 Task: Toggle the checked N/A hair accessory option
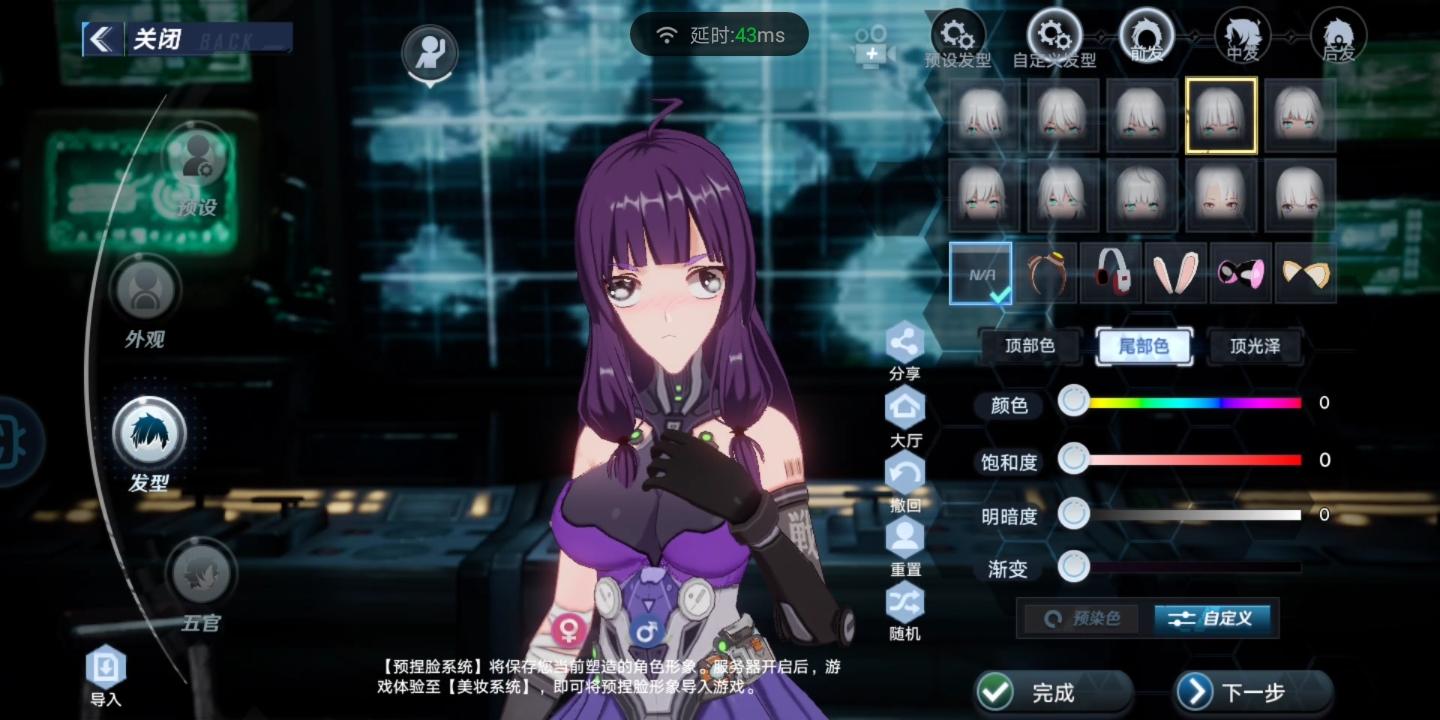click(x=982, y=272)
